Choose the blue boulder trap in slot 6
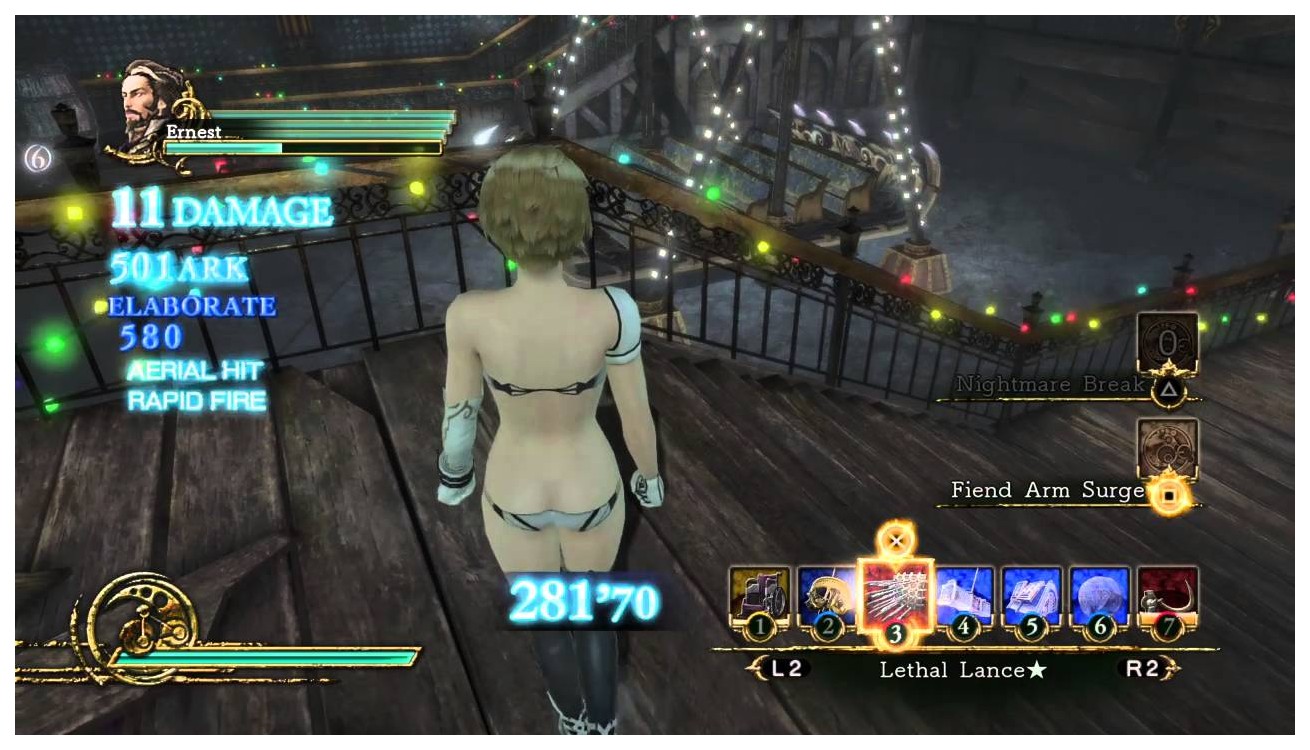This screenshot has height=750, width=1310. (x=1099, y=598)
